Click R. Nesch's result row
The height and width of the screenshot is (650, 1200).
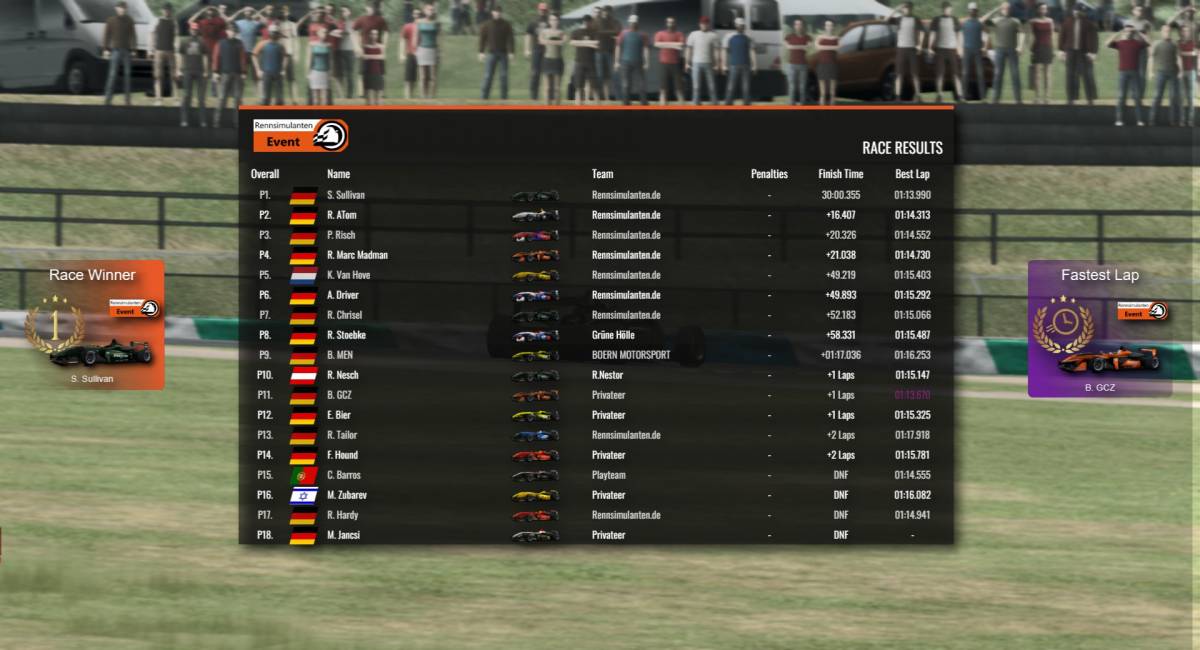[595, 375]
